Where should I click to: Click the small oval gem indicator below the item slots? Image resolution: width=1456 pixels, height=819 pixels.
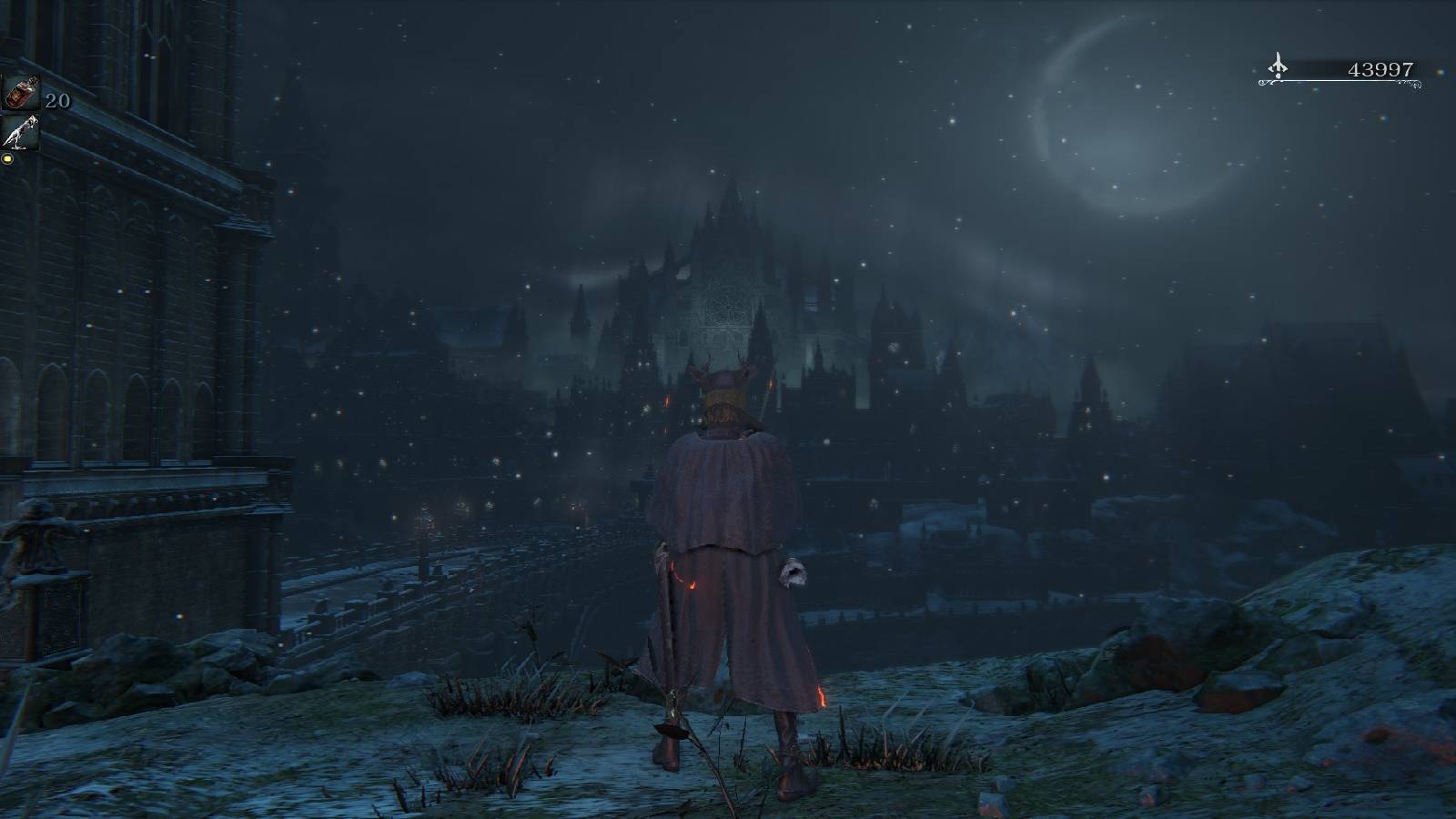click(x=8, y=160)
